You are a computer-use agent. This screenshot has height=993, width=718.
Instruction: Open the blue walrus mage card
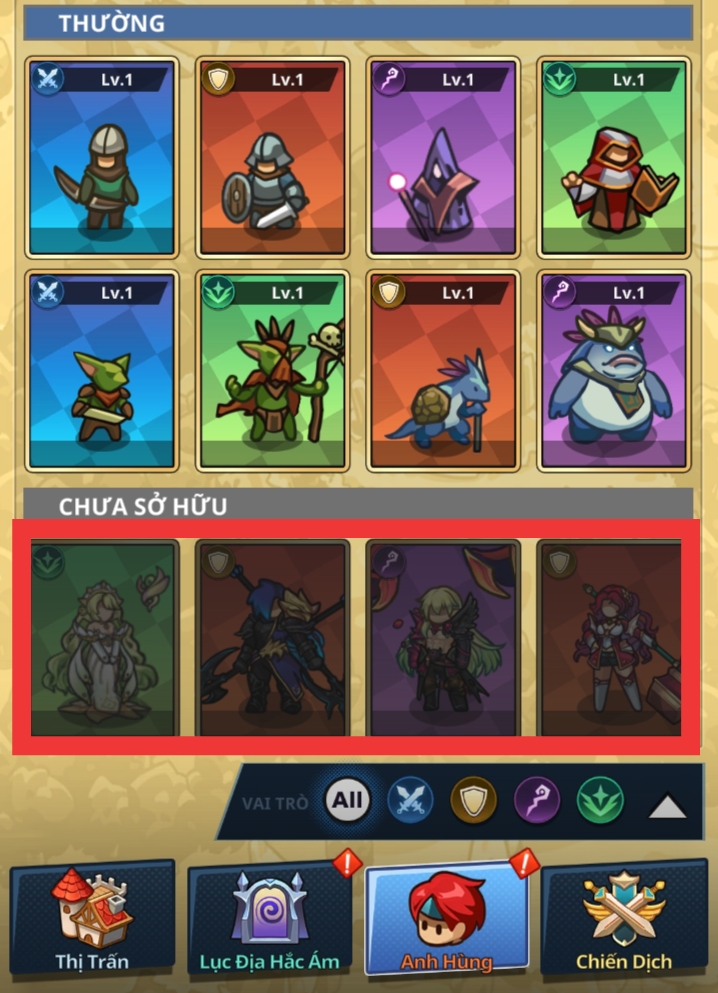pos(614,371)
